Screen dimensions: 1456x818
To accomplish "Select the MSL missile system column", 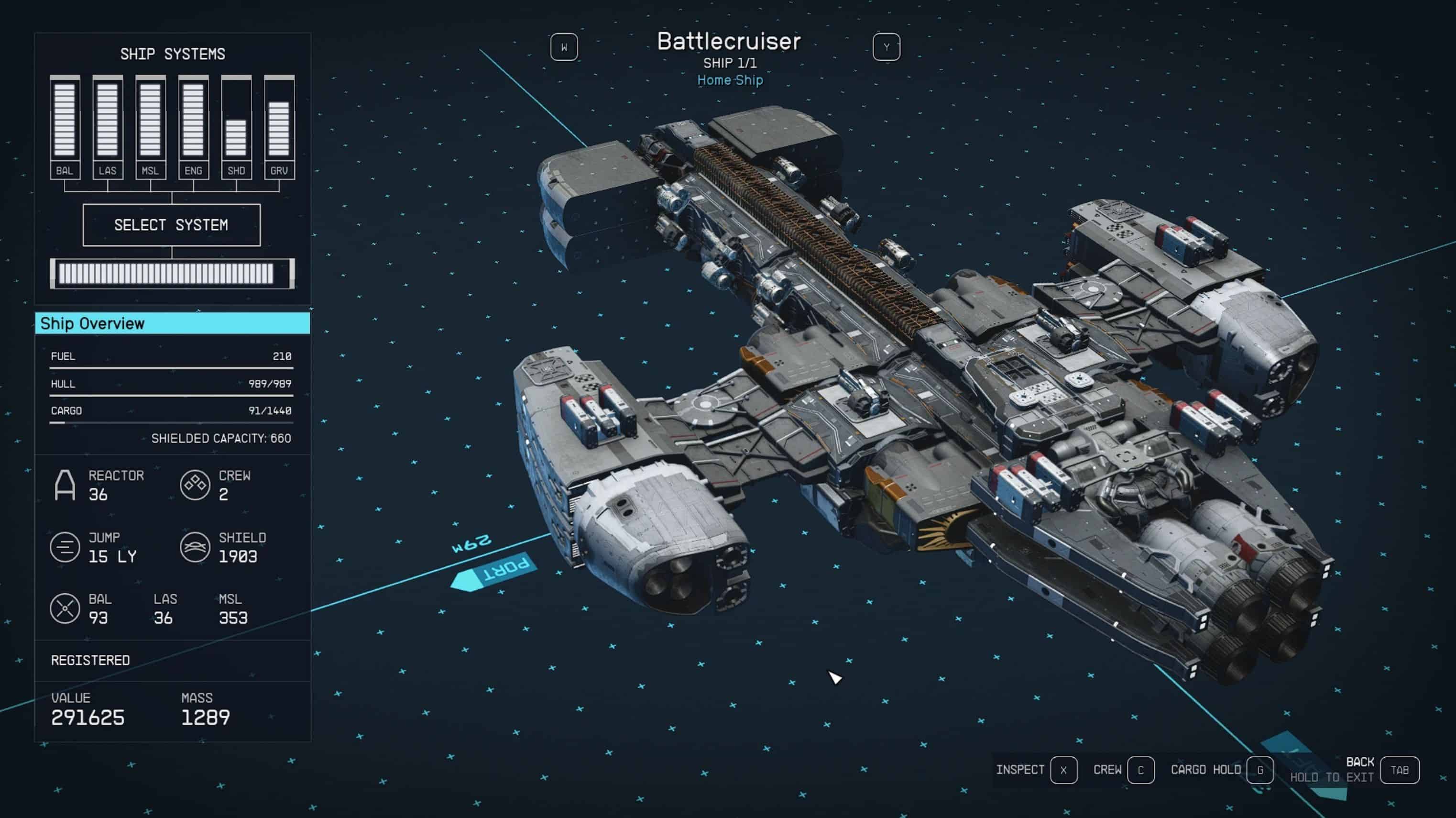I will [150, 128].
